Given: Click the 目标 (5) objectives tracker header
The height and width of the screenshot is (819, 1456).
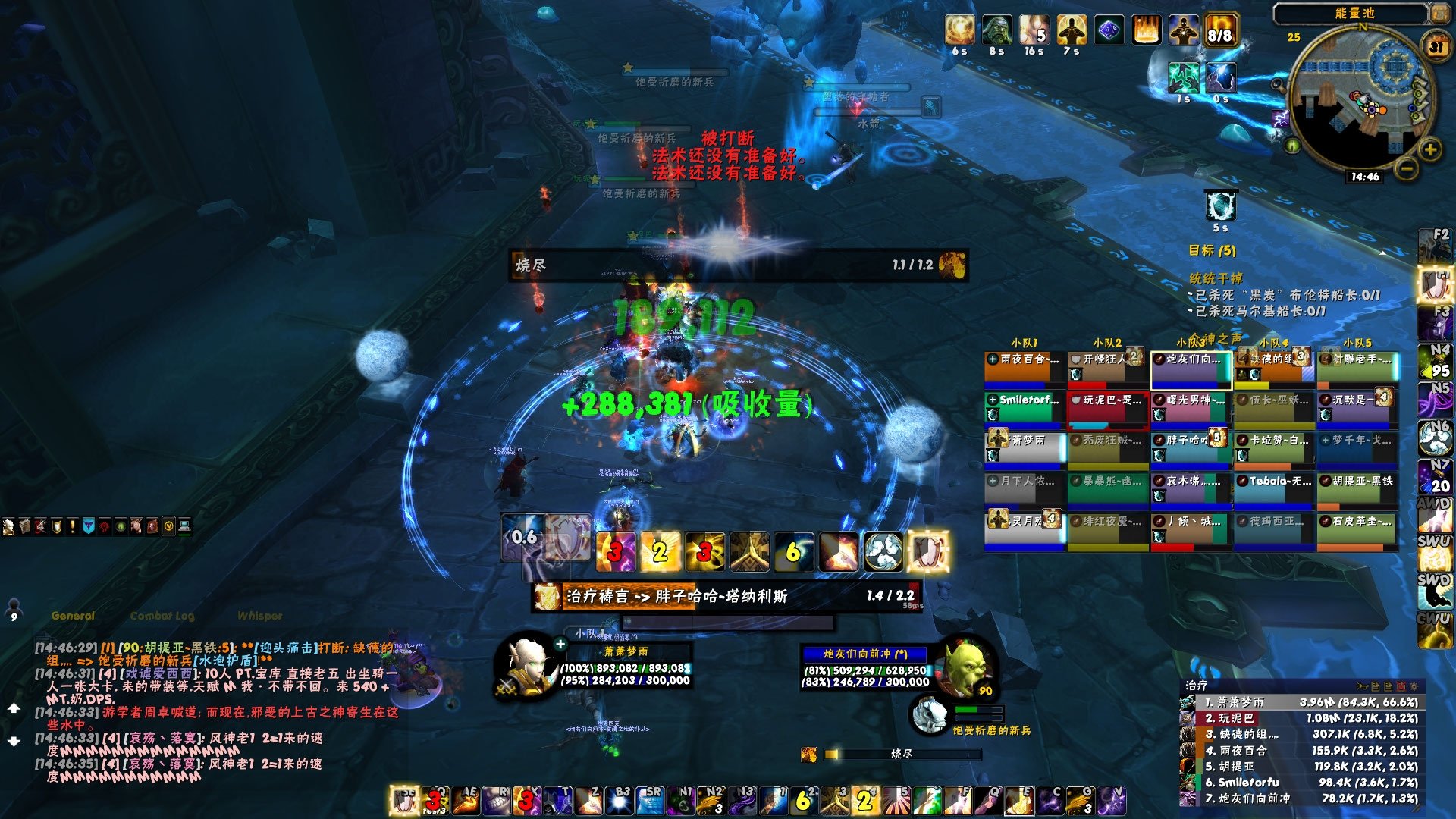Looking at the screenshot, I should pyautogui.click(x=1212, y=250).
